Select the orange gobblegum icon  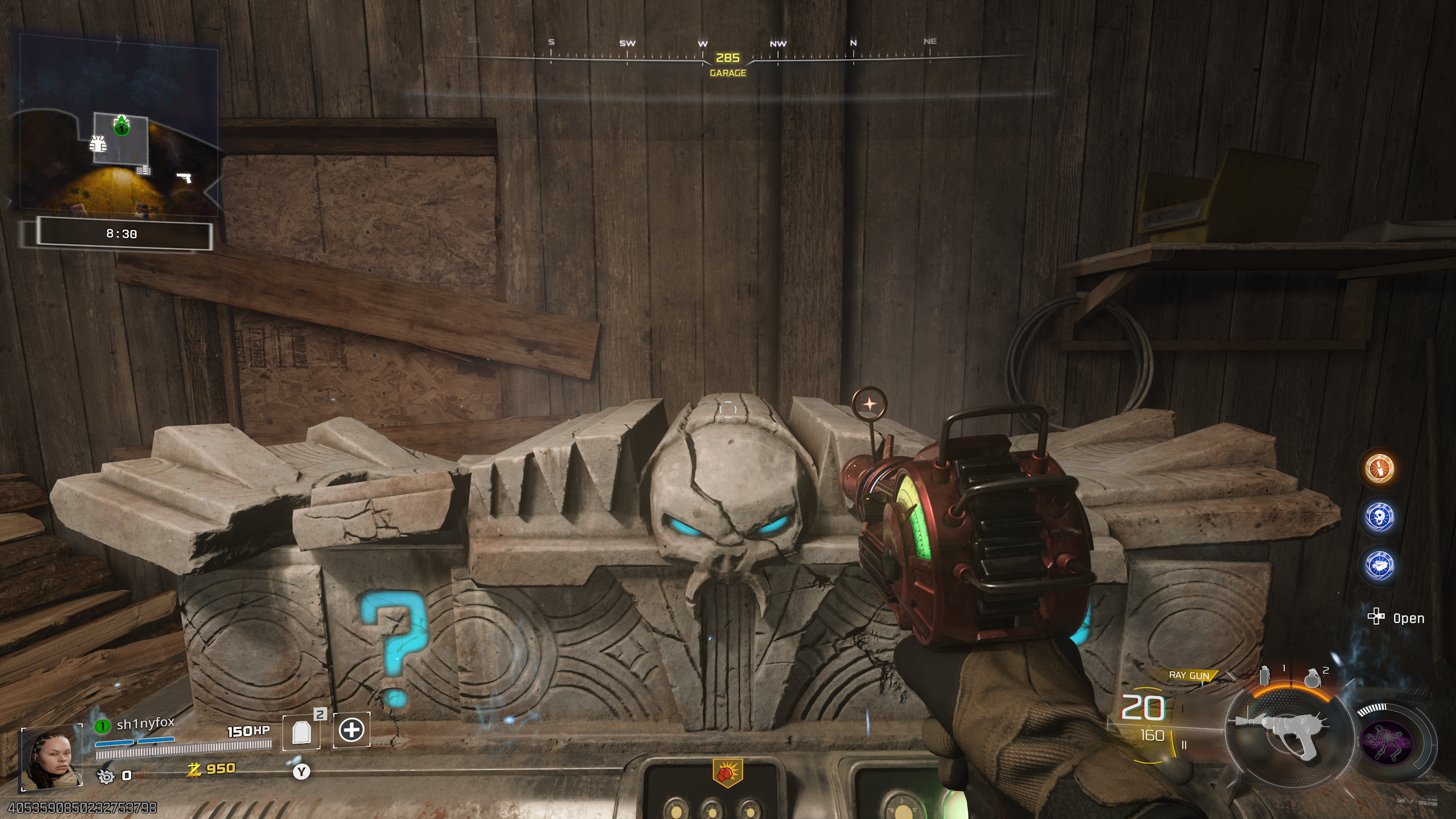(1379, 469)
